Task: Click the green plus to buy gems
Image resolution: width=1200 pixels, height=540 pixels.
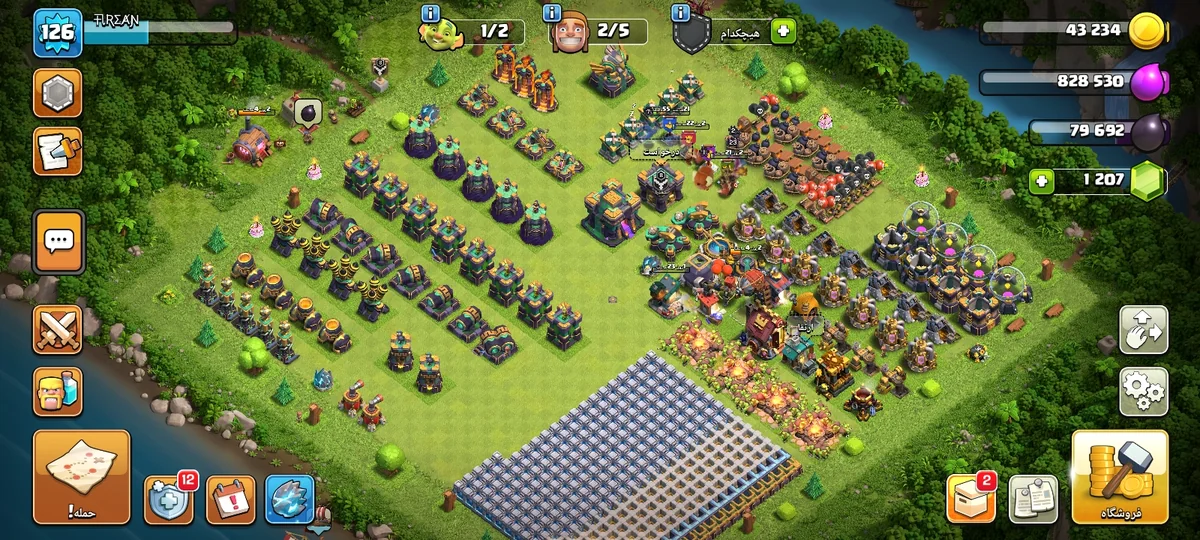Action: click(x=1043, y=181)
